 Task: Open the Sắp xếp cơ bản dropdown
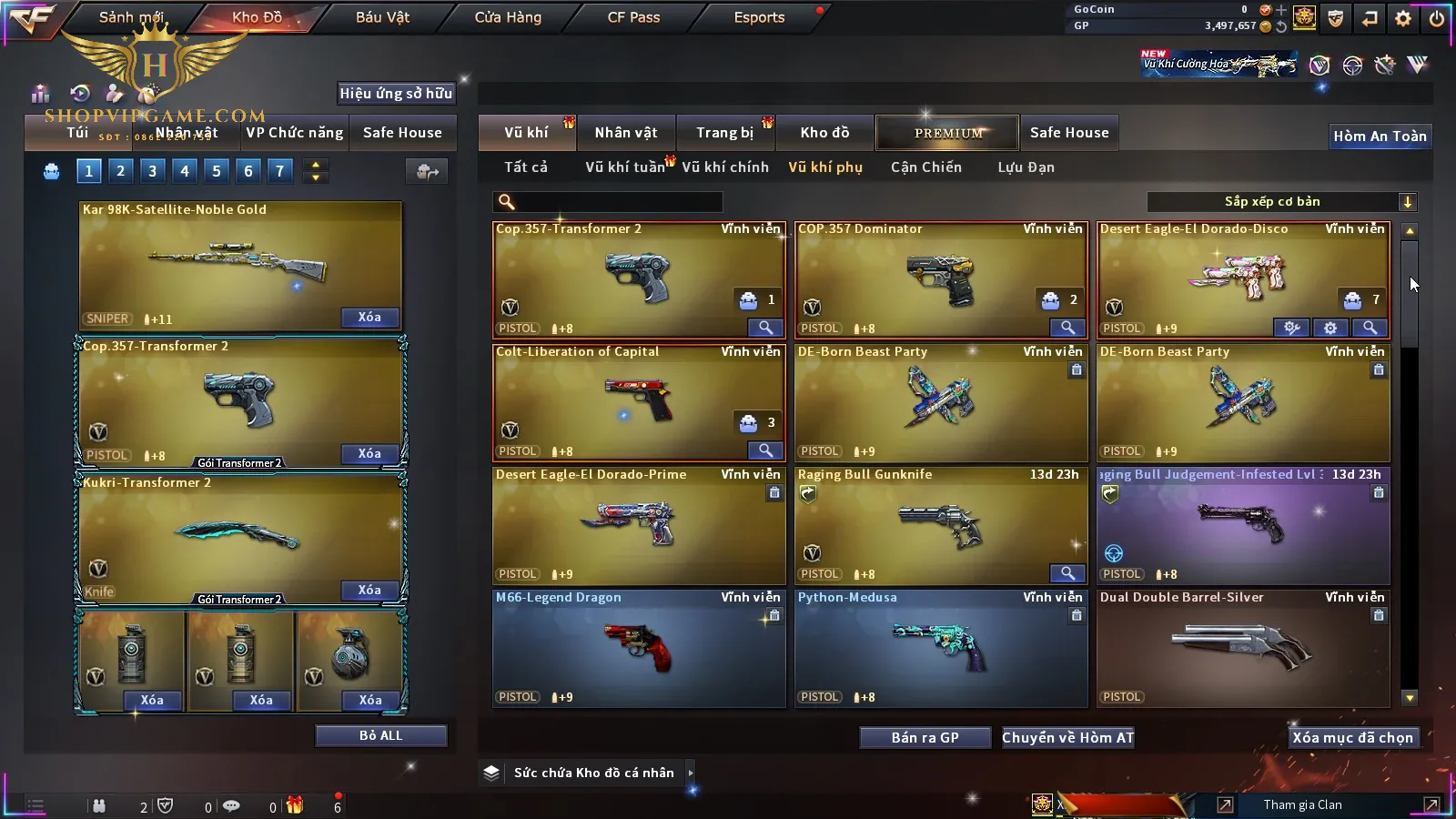[1281, 202]
